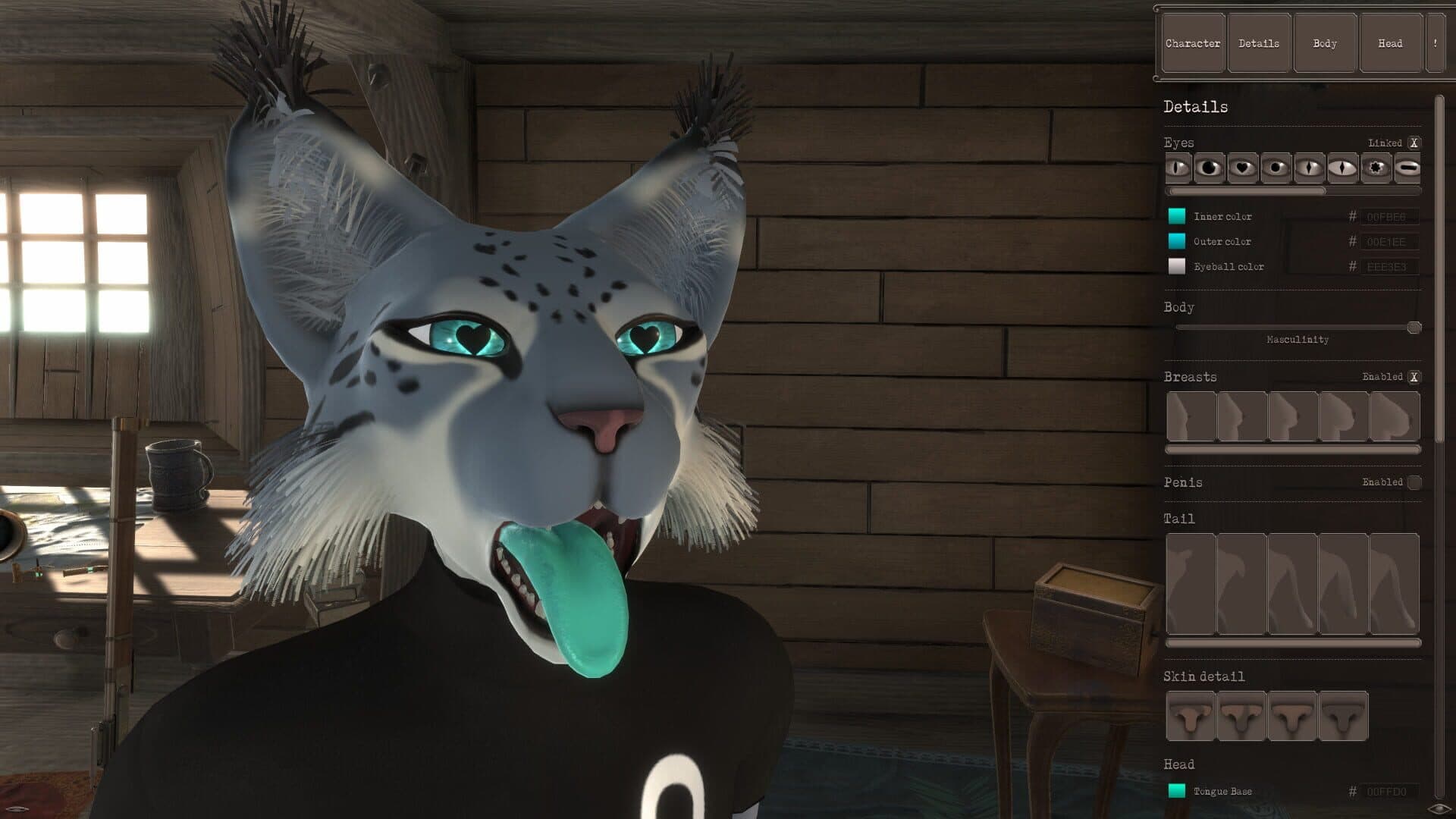This screenshot has width=1456, height=819.
Task: Open the Outer color swatch
Action: tap(1177, 241)
